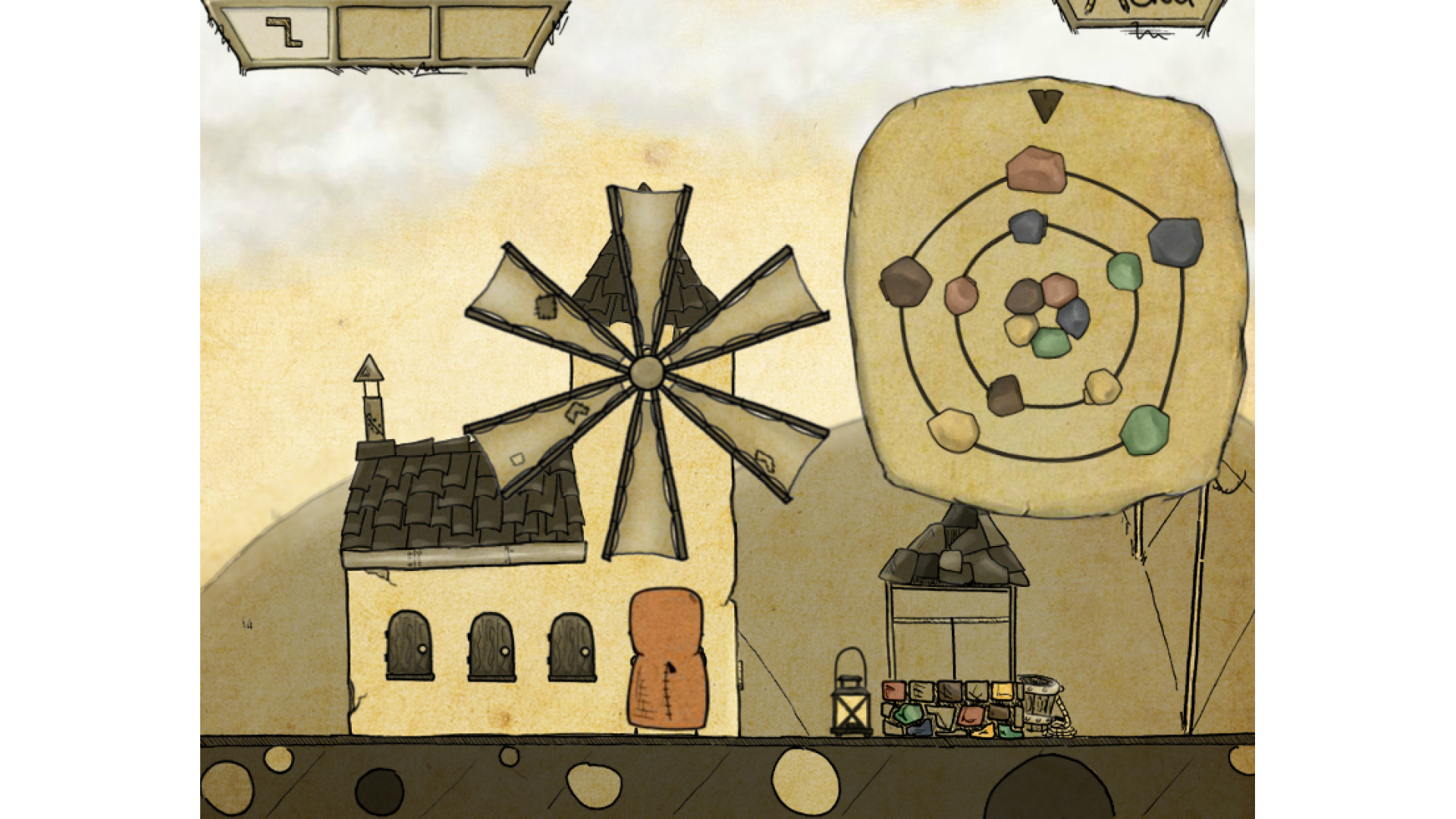1456x819 pixels.
Task: Select the green stone on the middle ring
Action: 1124,271
